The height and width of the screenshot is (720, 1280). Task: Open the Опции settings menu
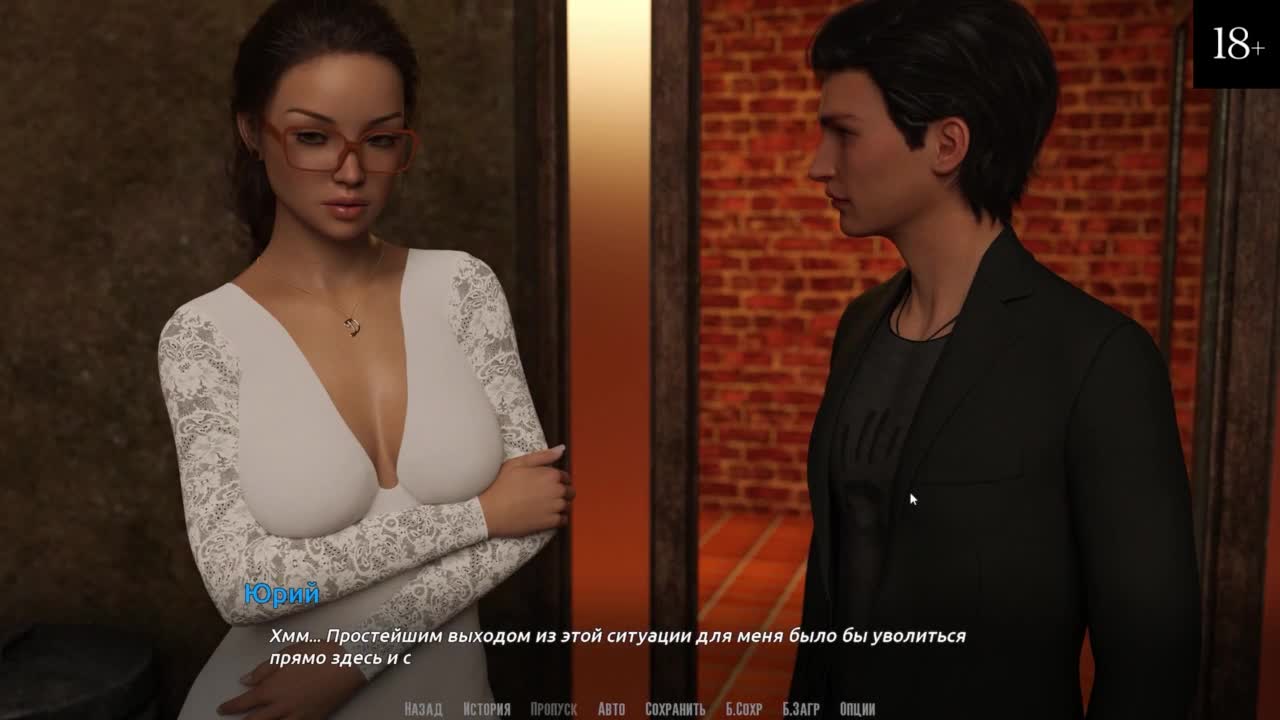(858, 709)
